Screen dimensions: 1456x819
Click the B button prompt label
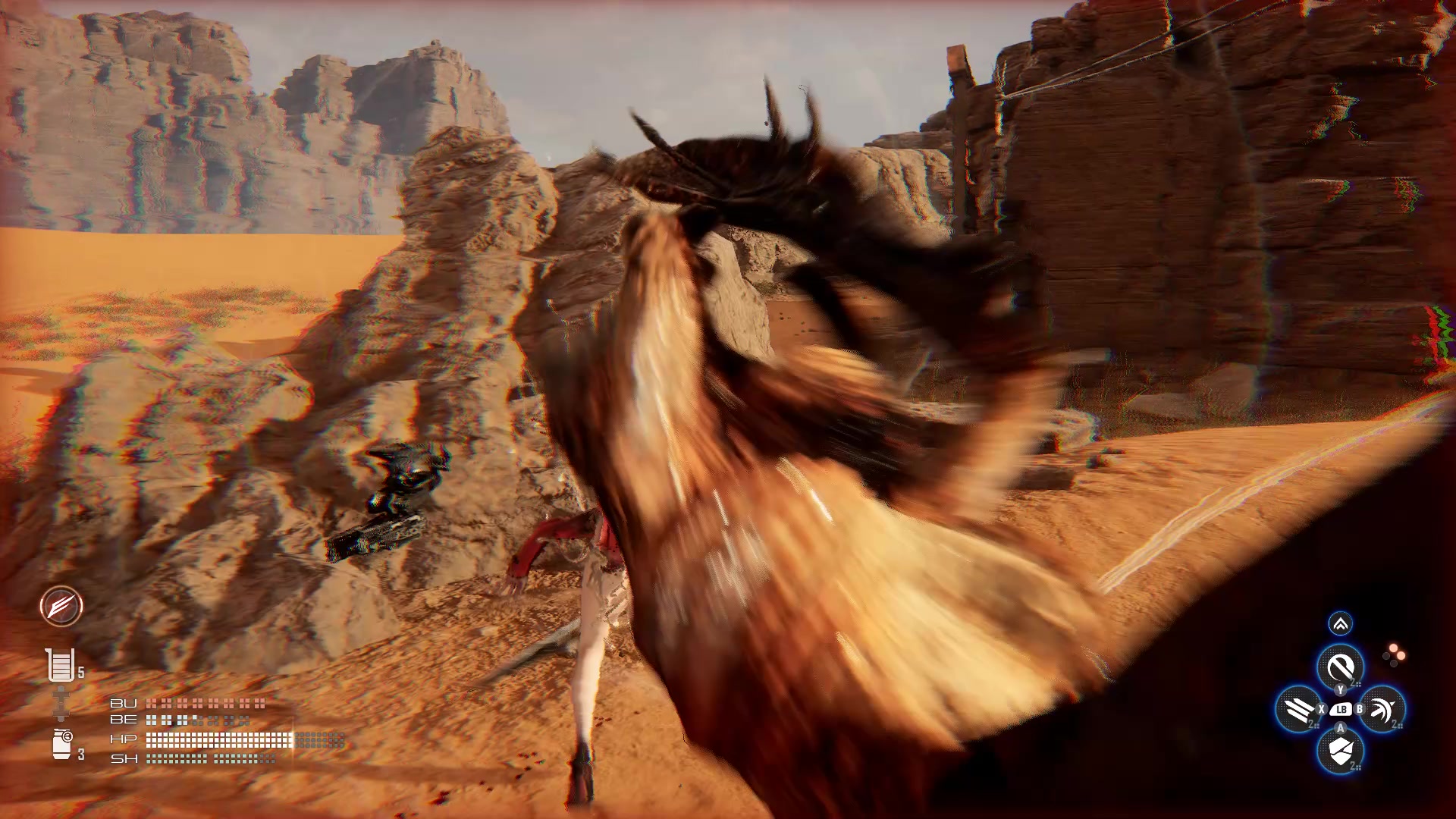(1359, 710)
